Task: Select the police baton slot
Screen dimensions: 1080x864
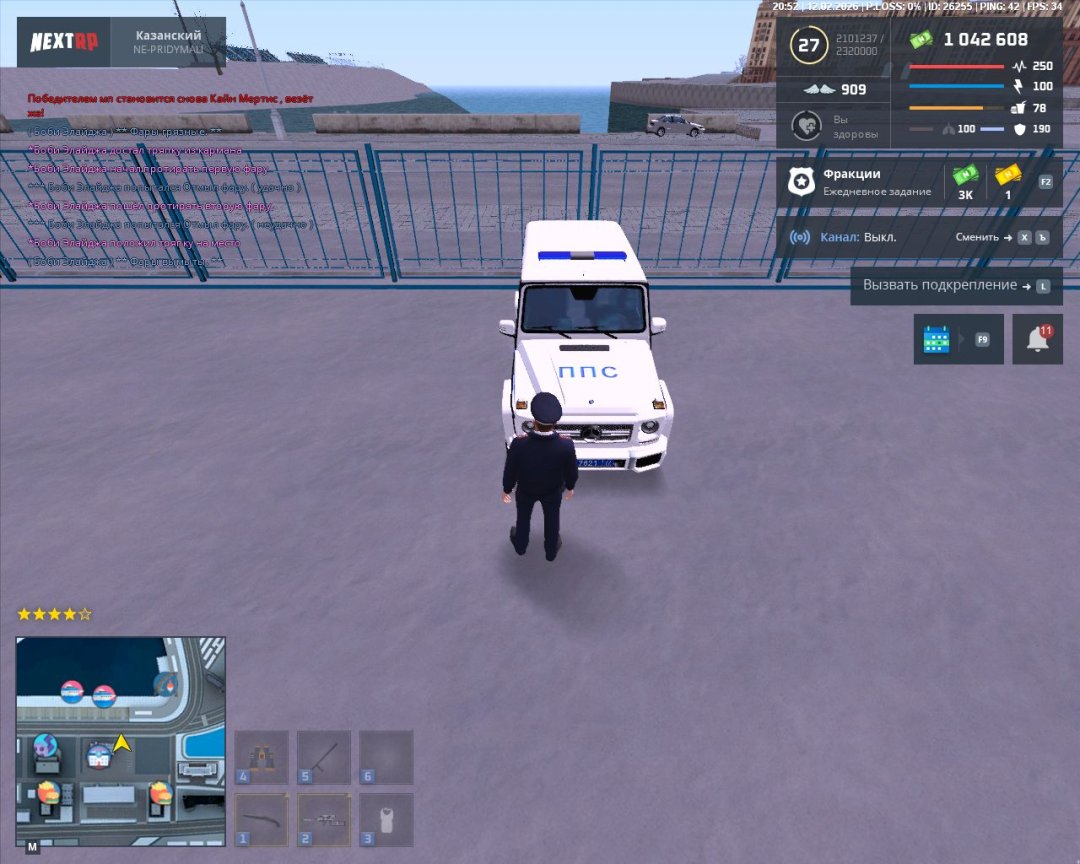Action: point(324,757)
